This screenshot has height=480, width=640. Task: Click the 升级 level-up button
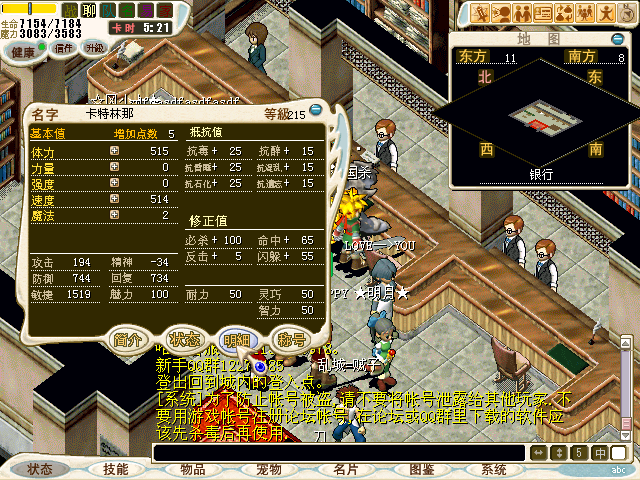(94, 47)
